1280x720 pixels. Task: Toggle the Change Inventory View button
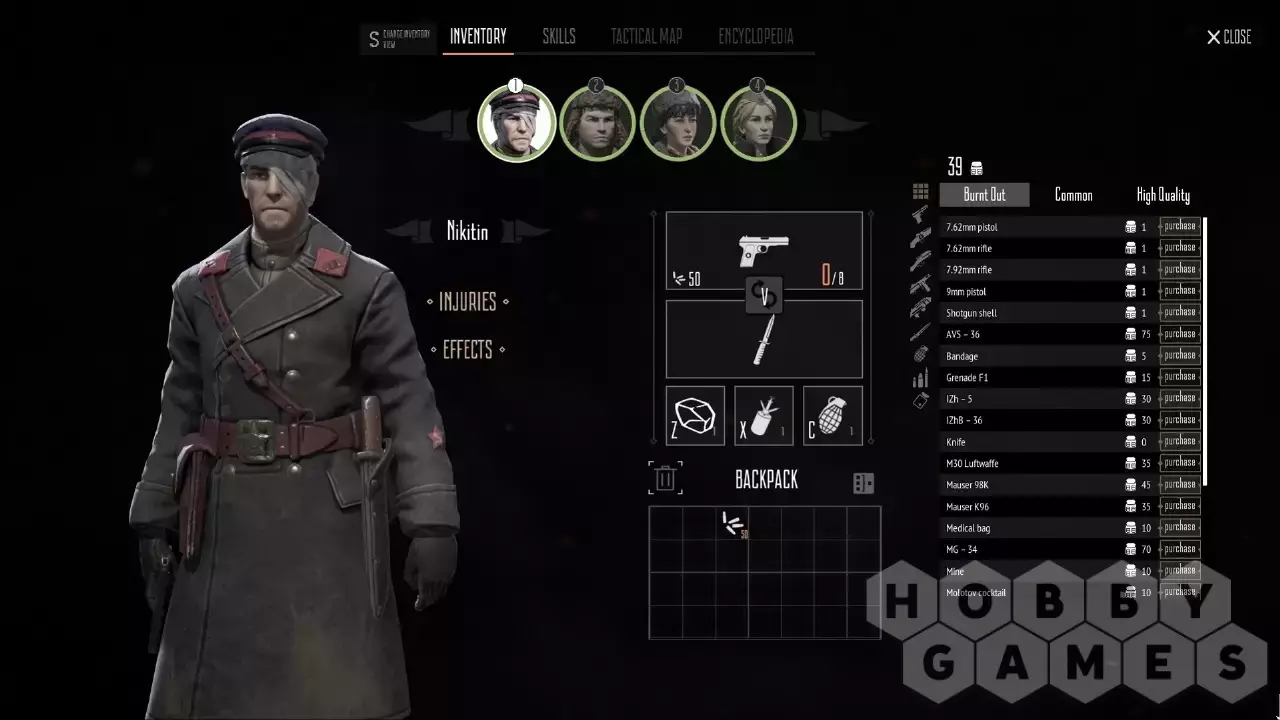pos(398,39)
